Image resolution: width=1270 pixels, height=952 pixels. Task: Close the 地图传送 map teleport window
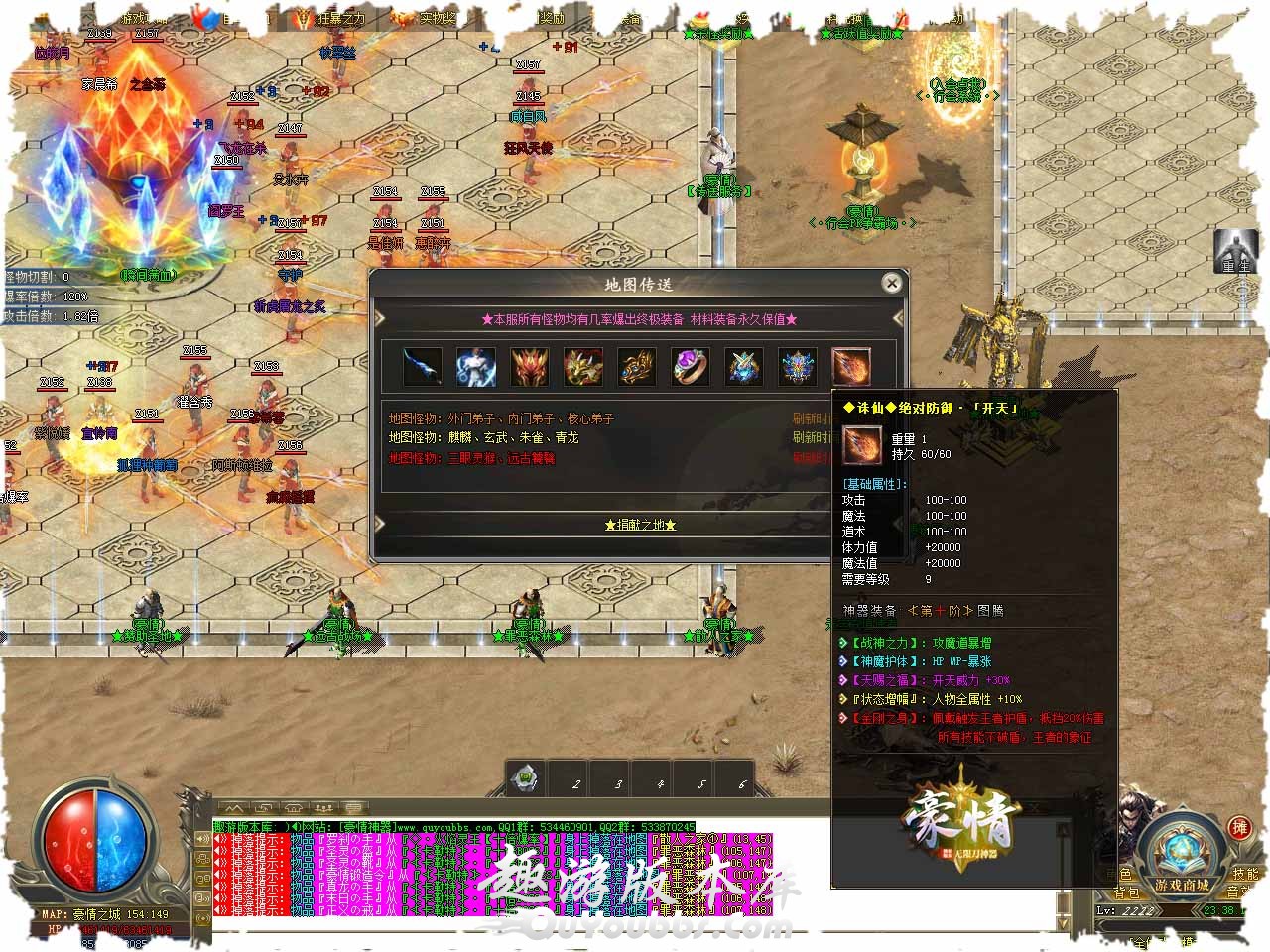click(x=891, y=284)
